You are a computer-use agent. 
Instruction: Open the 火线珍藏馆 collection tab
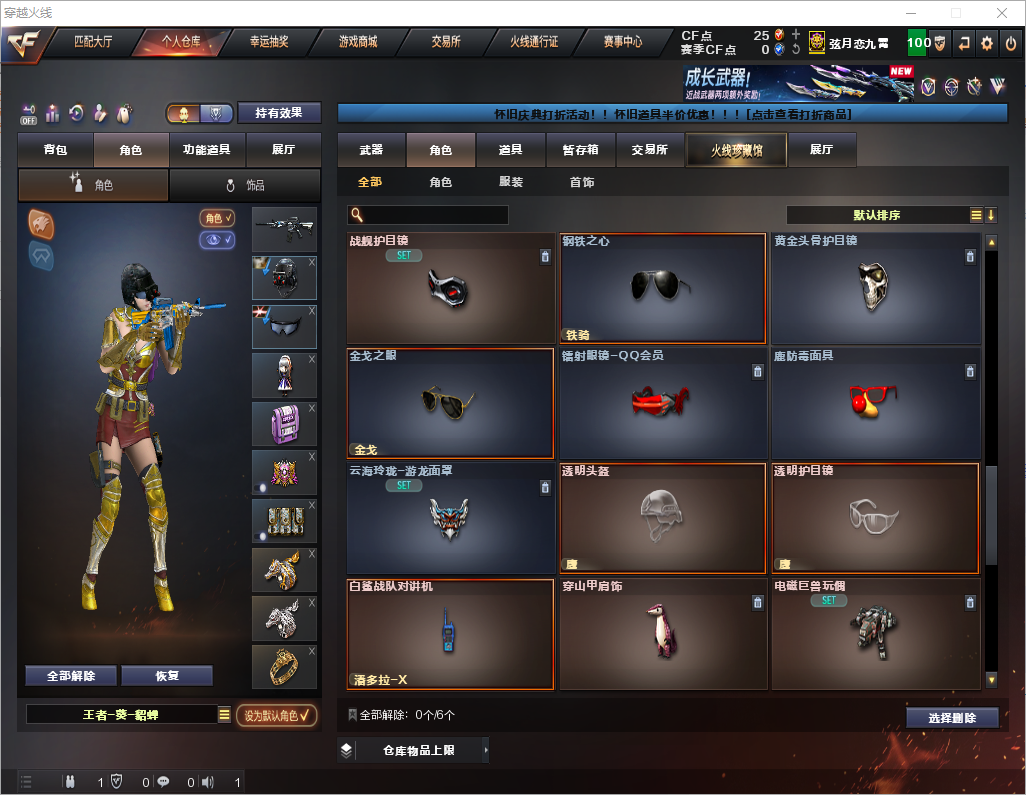click(736, 150)
